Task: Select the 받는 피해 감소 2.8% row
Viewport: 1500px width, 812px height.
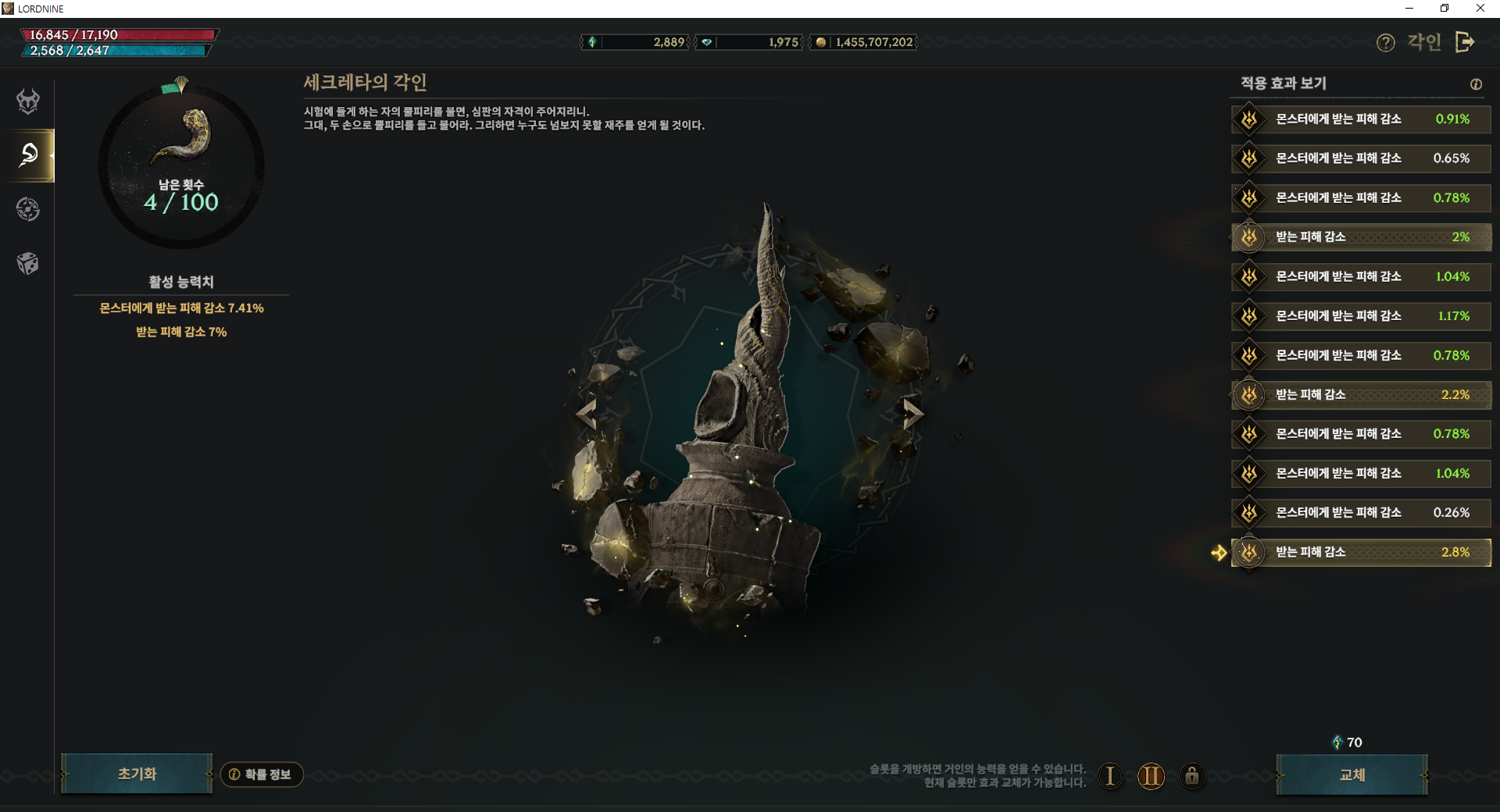Action: tap(1361, 552)
